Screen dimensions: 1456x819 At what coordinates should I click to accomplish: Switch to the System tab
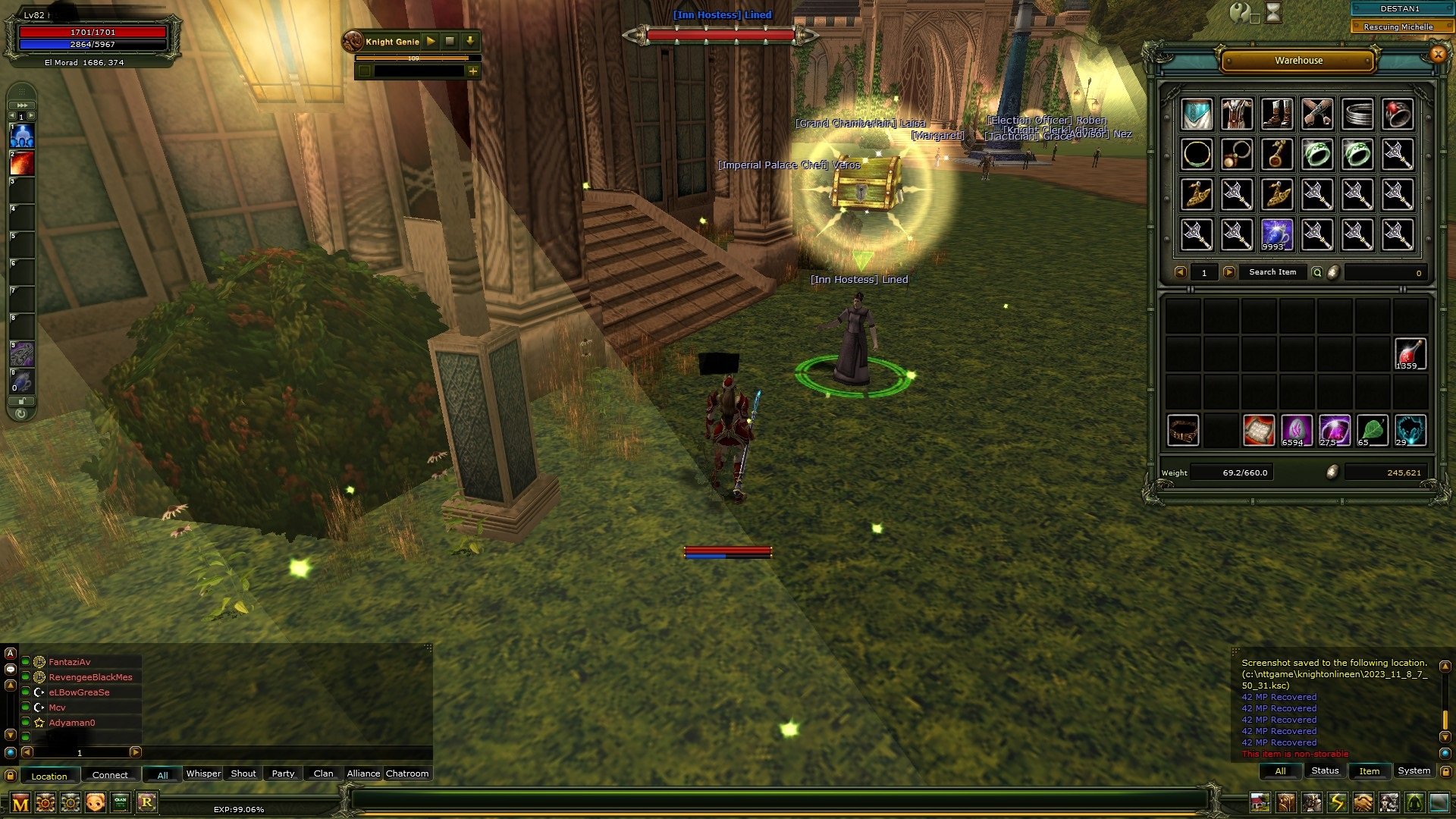coord(1414,770)
